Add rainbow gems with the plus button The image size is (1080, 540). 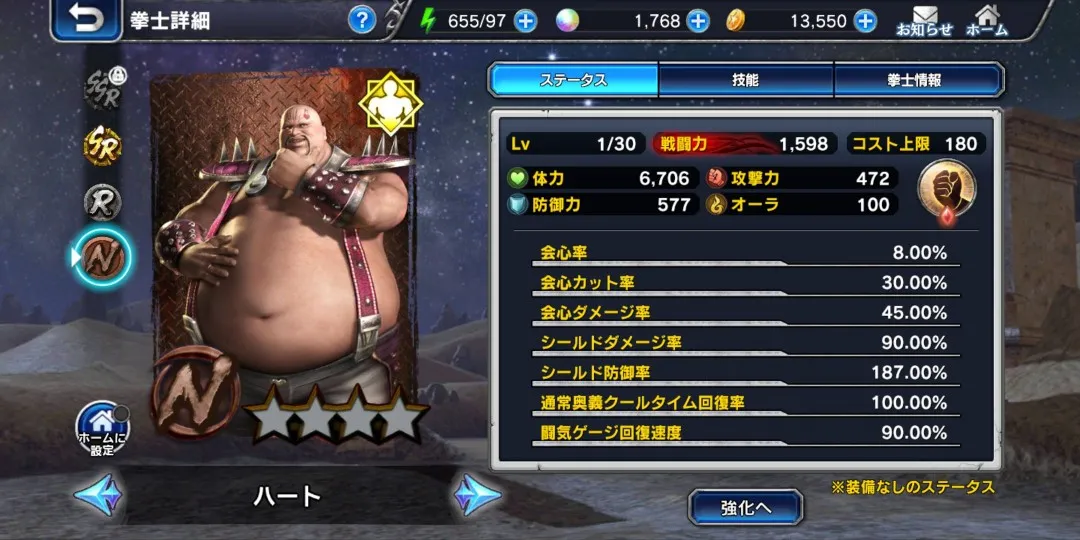point(698,20)
